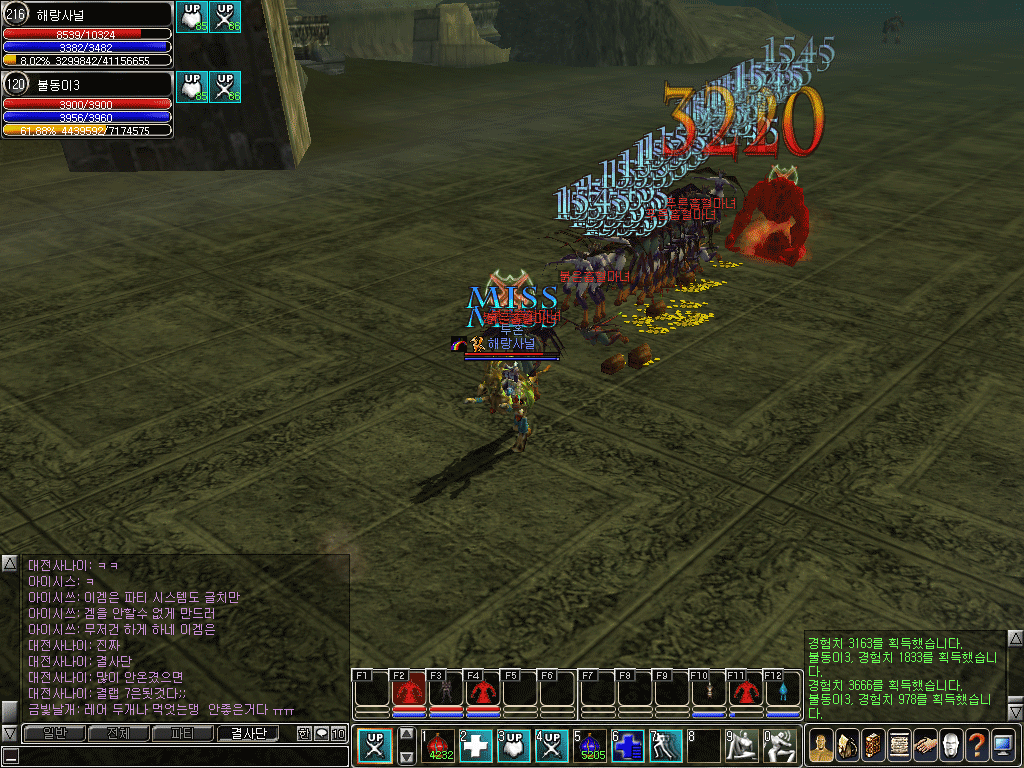Trigger the running figure skill in slot 7
The image size is (1024, 768).
(x=666, y=746)
